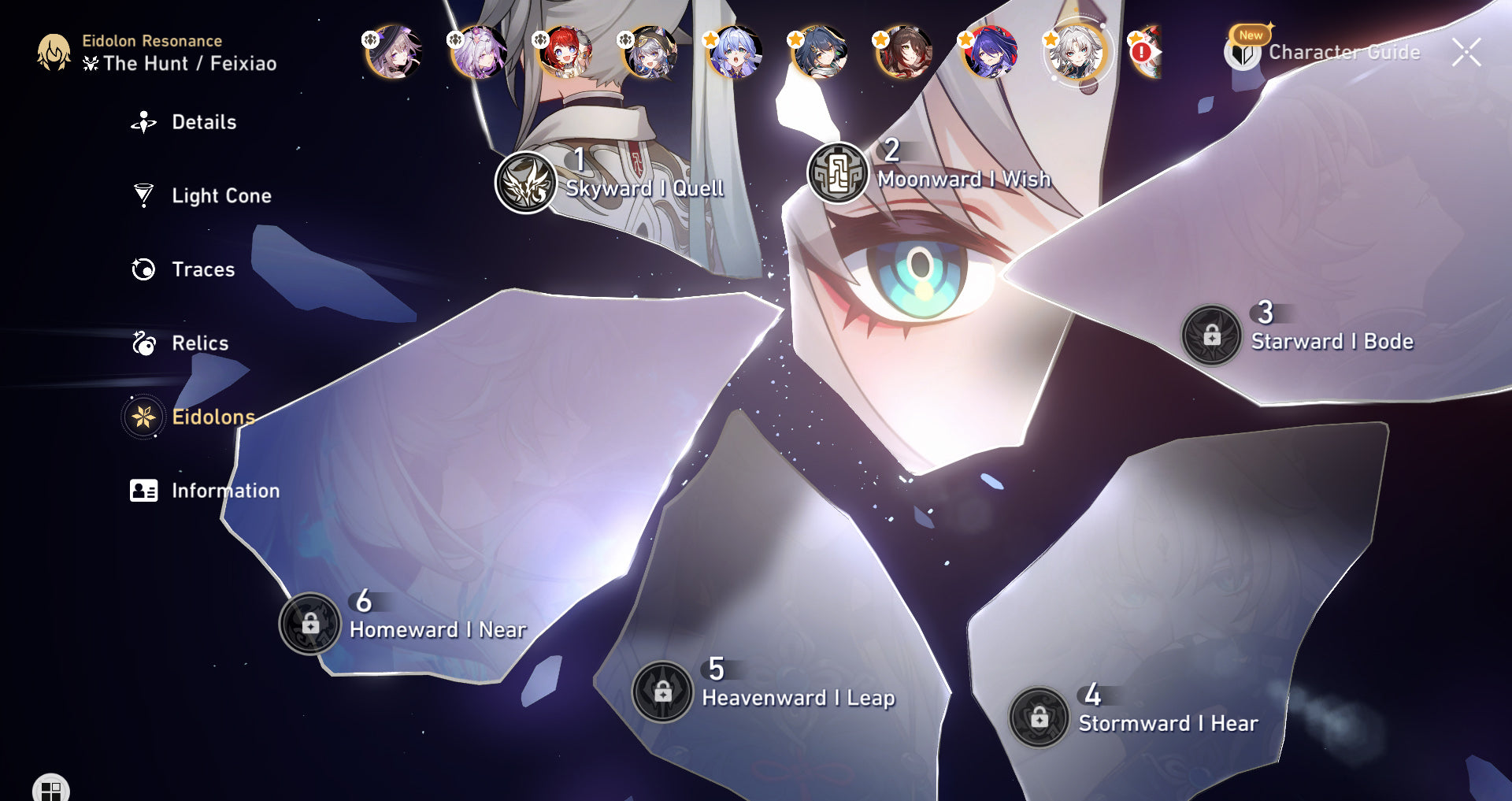The height and width of the screenshot is (801, 1512).
Task: Open the grid menu button in corner
Action: 51,789
